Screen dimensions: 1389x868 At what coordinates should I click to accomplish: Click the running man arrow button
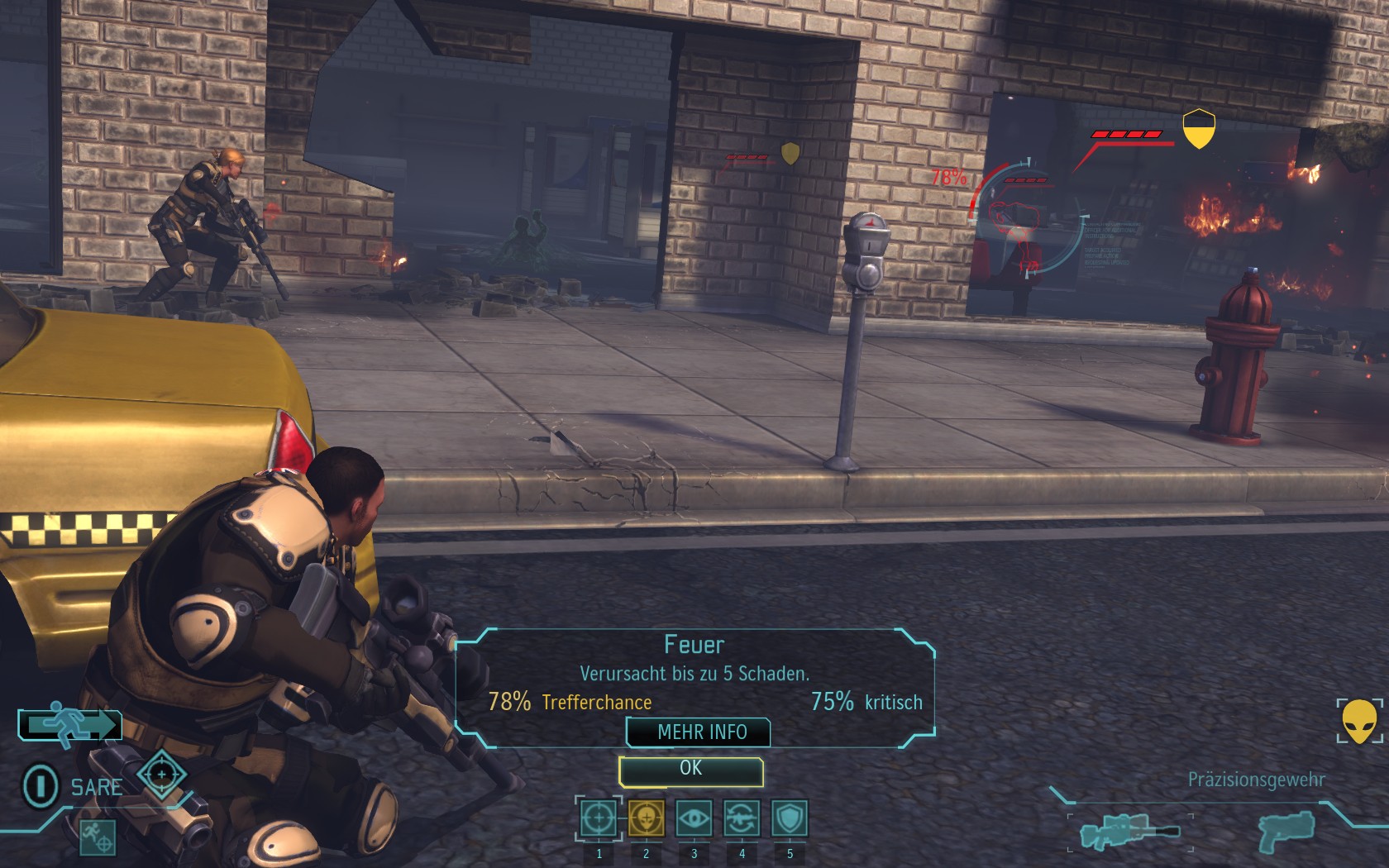pyautogui.click(x=70, y=725)
